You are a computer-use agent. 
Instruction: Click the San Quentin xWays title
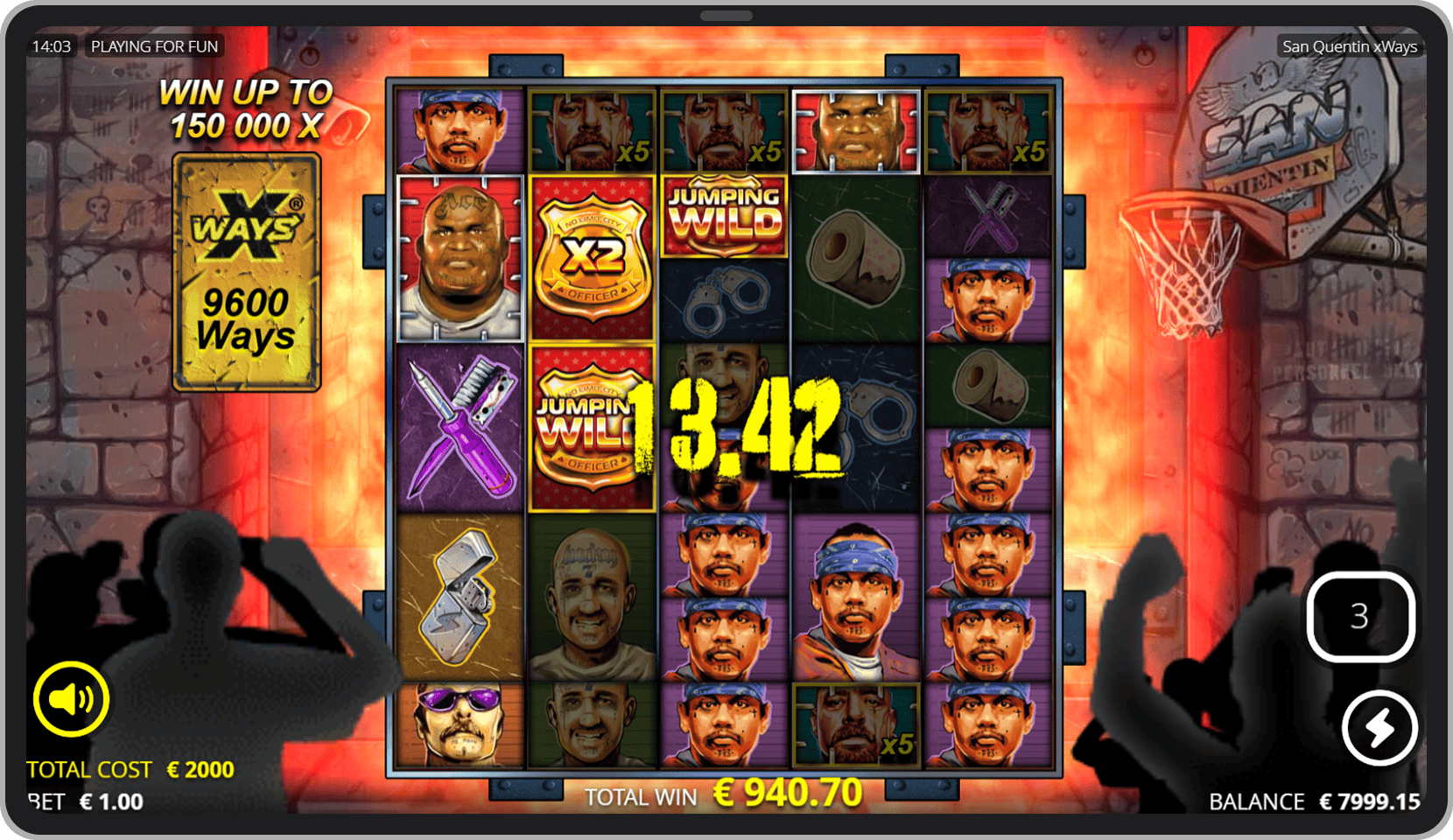pyautogui.click(x=1350, y=46)
